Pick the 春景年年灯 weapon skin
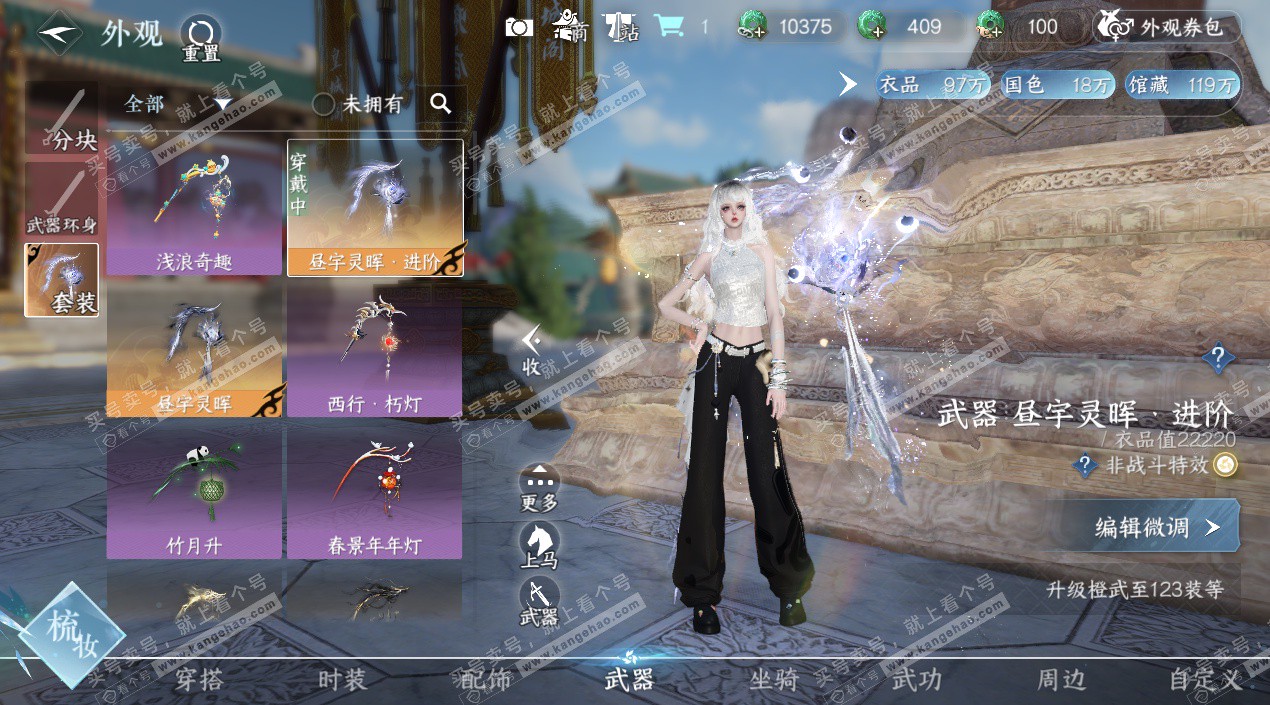The height and width of the screenshot is (705, 1270). coord(374,493)
